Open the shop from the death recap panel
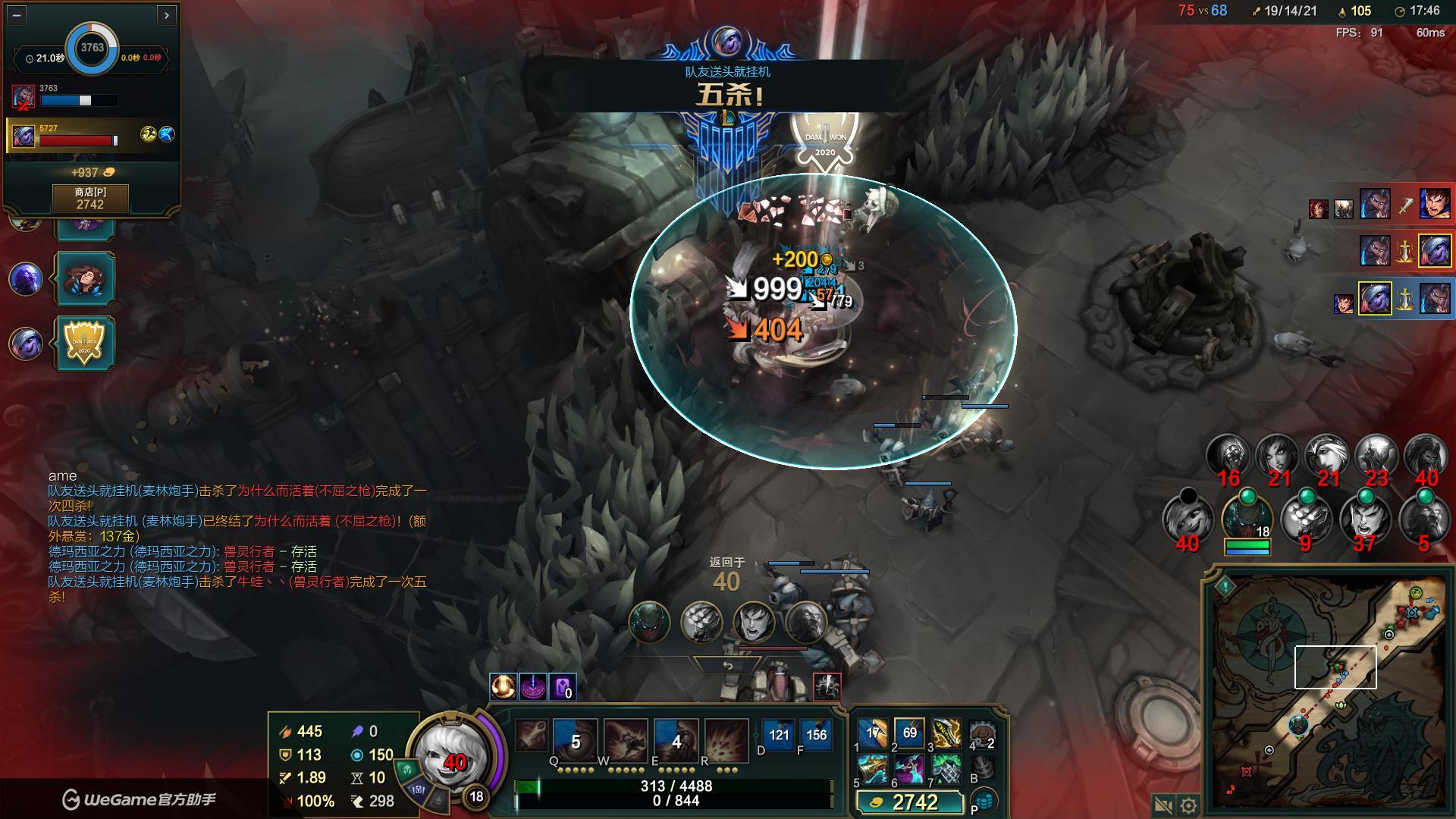The height and width of the screenshot is (819, 1456). tap(89, 199)
